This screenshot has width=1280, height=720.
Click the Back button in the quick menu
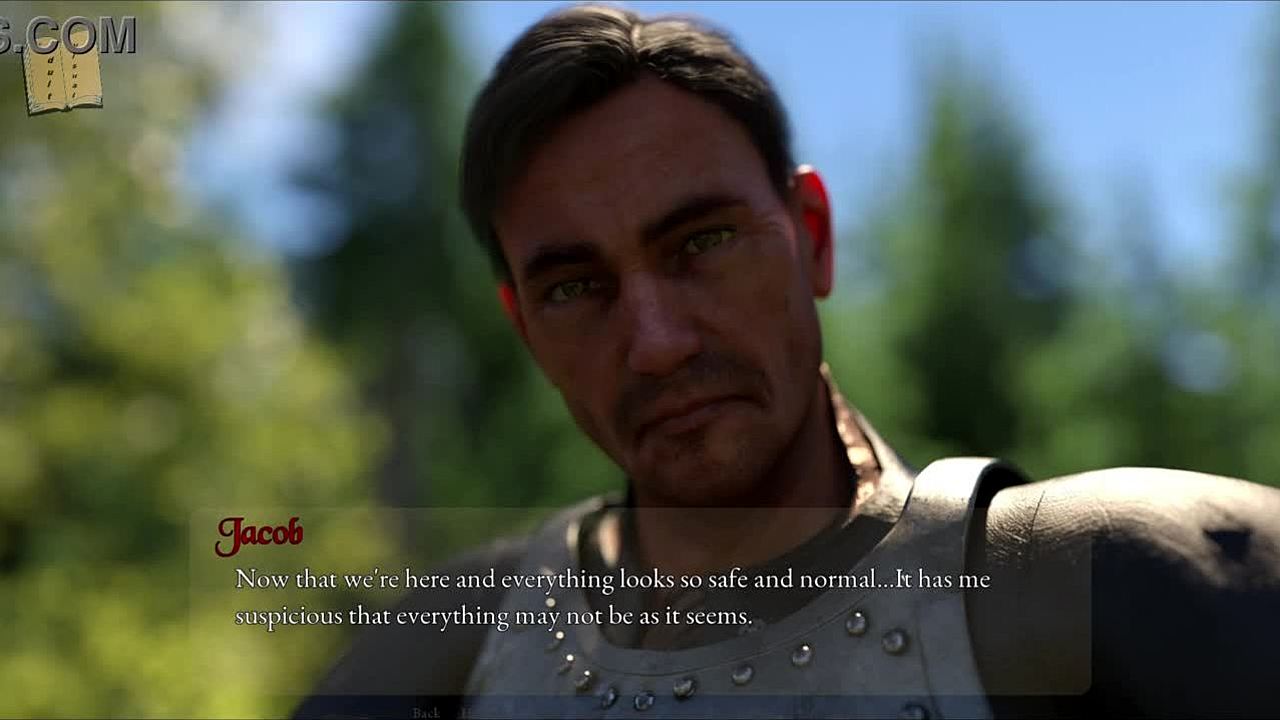click(x=426, y=712)
